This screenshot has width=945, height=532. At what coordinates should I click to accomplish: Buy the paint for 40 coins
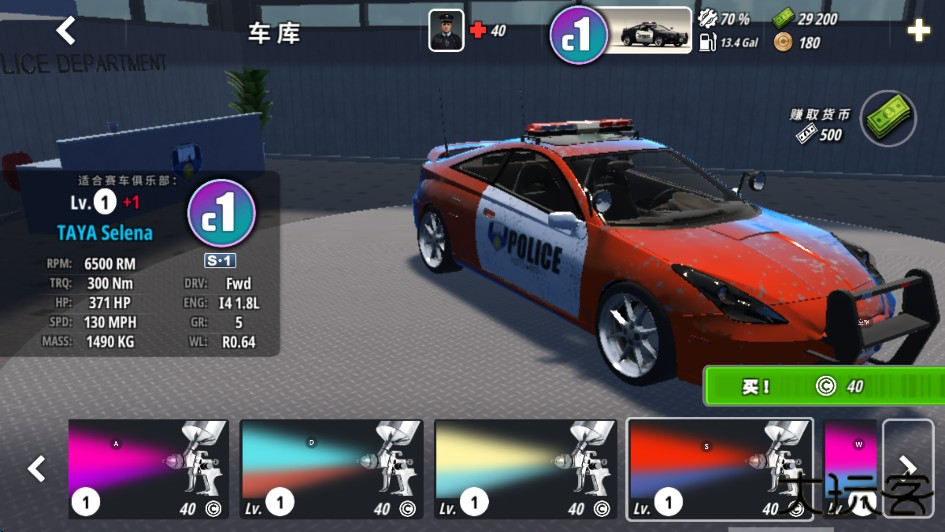coord(823,386)
